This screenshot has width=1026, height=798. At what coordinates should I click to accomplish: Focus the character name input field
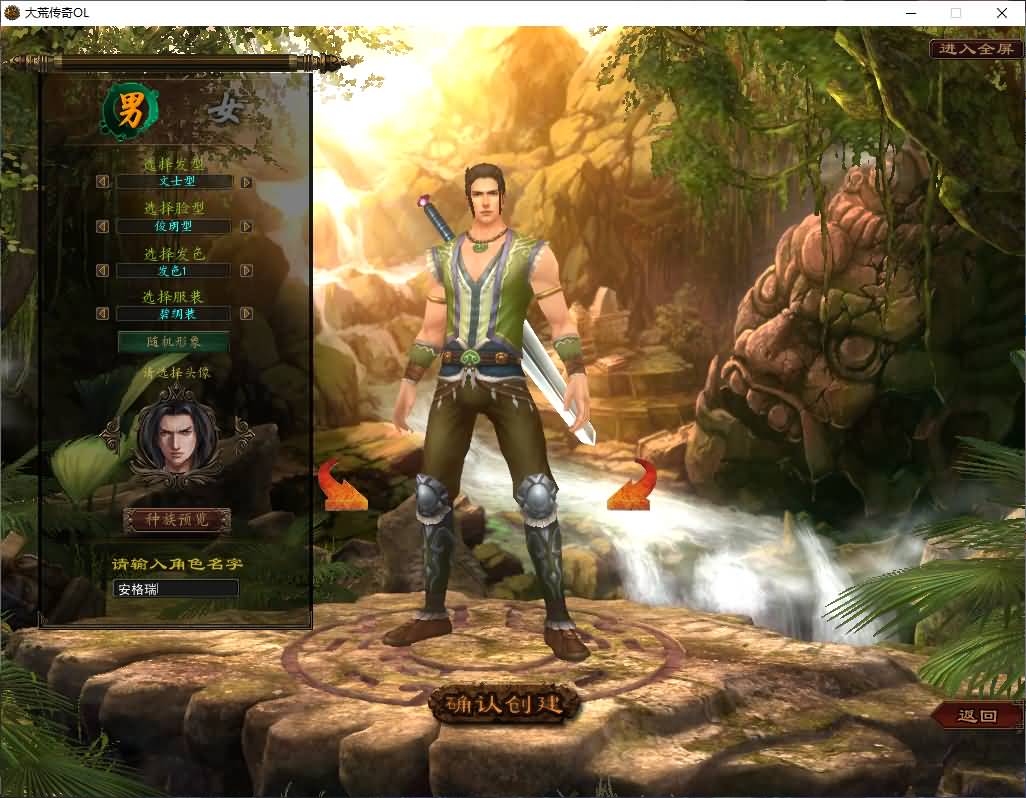[x=176, y=588]
